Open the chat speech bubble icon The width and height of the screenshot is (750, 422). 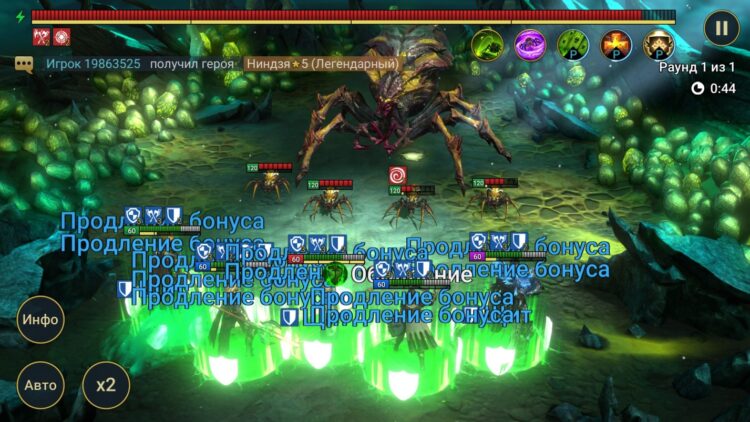[x=24, y=64]
